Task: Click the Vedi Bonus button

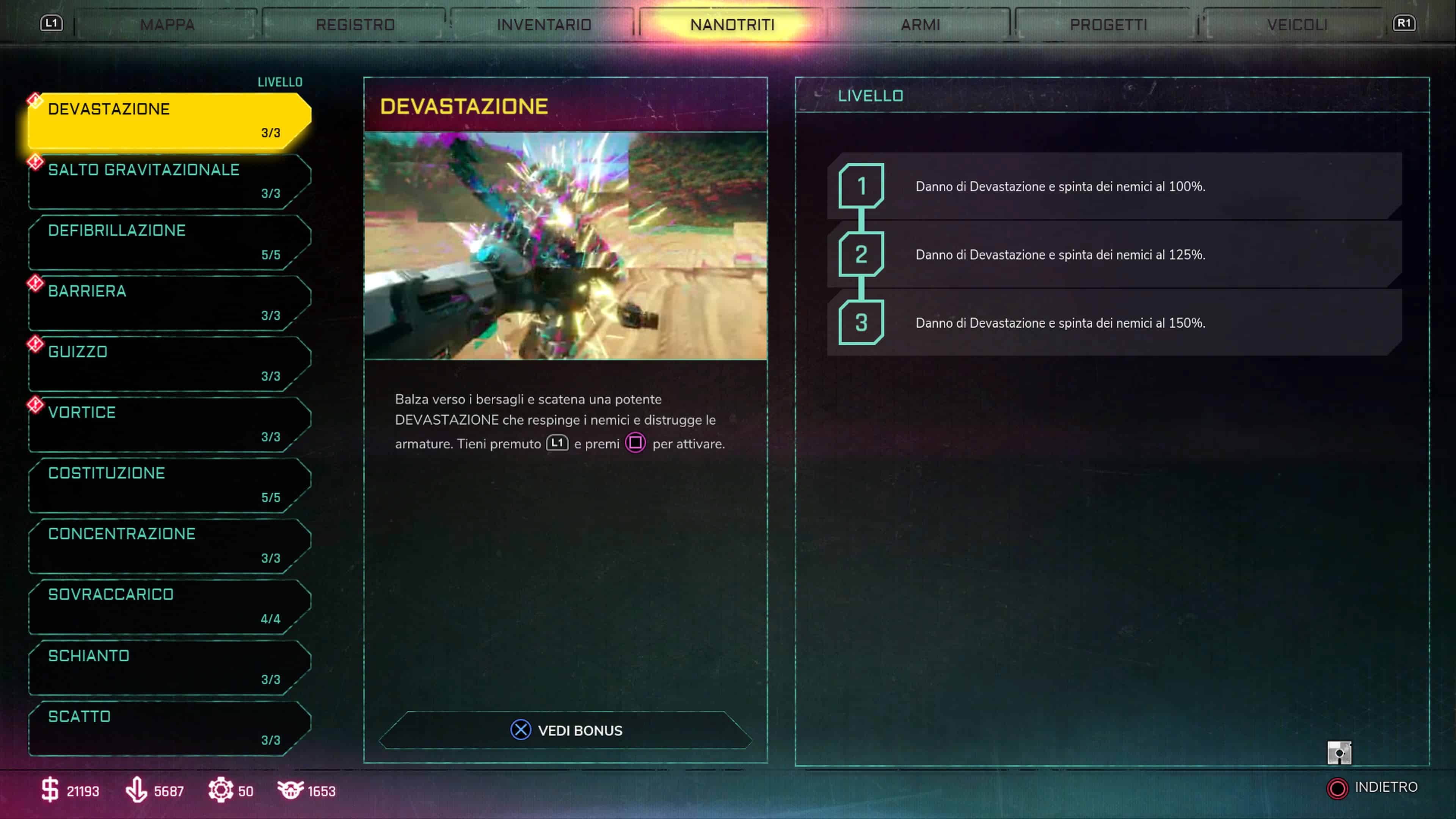Action: tap(566, 730)
